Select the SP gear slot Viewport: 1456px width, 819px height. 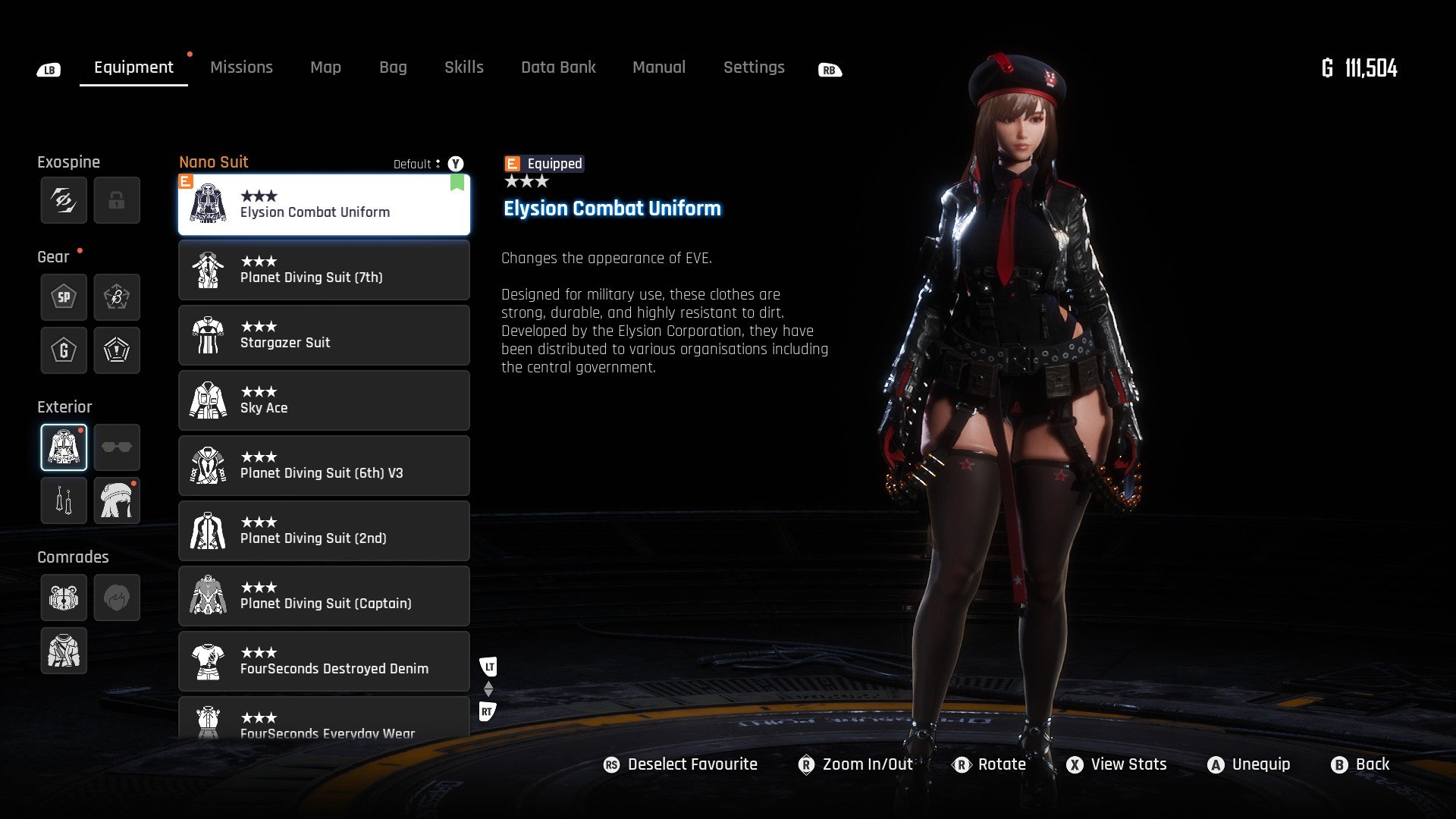click(64, 297)
